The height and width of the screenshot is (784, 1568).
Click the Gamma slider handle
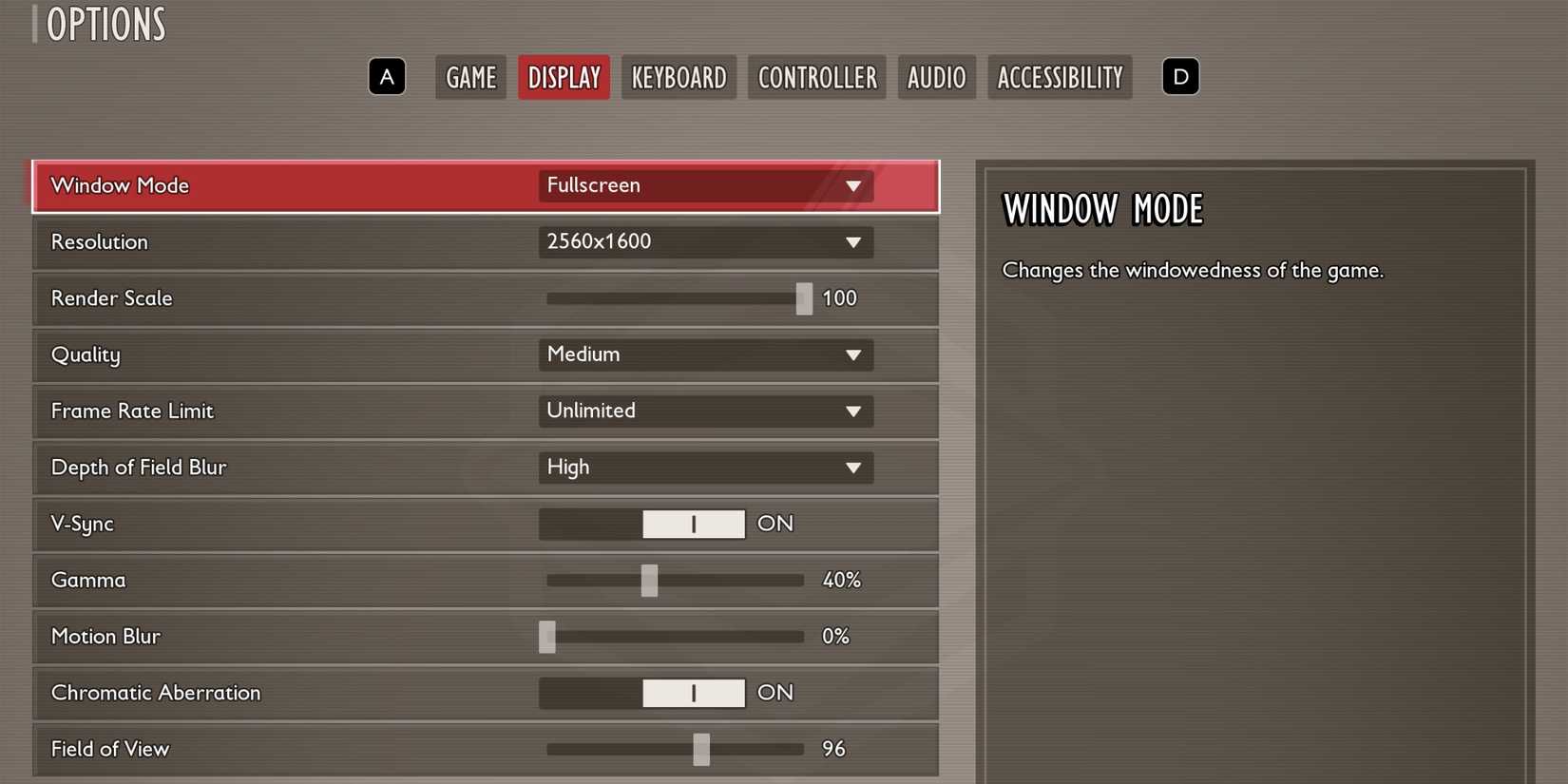[649, 580]
